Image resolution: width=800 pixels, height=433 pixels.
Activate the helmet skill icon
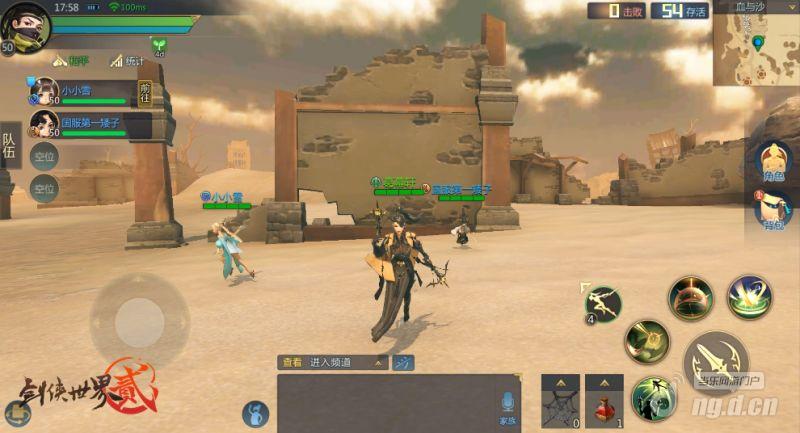click(x=691, y=298)
